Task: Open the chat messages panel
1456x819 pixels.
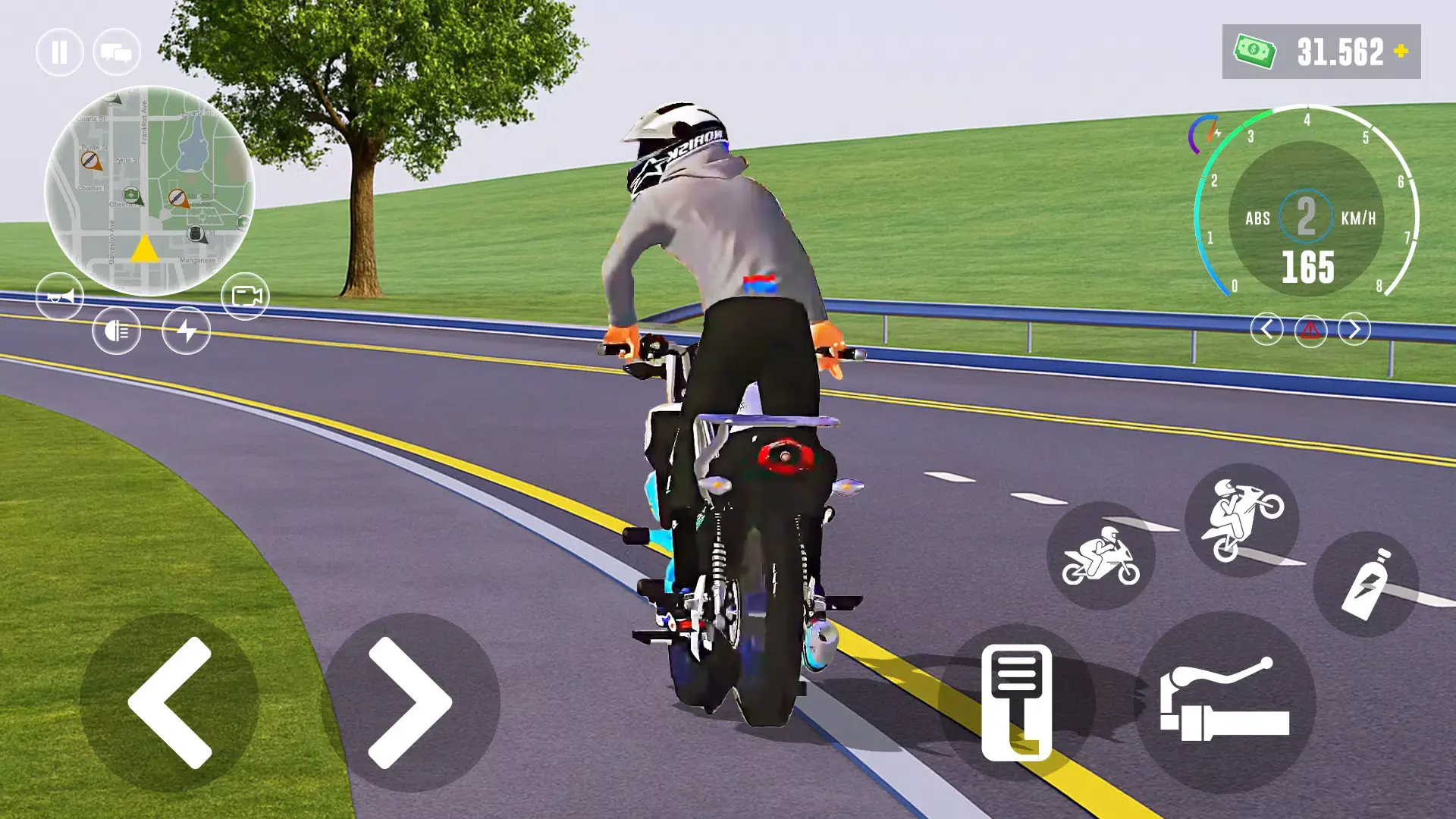Action: pyautogui.click(x=115, y=52)
